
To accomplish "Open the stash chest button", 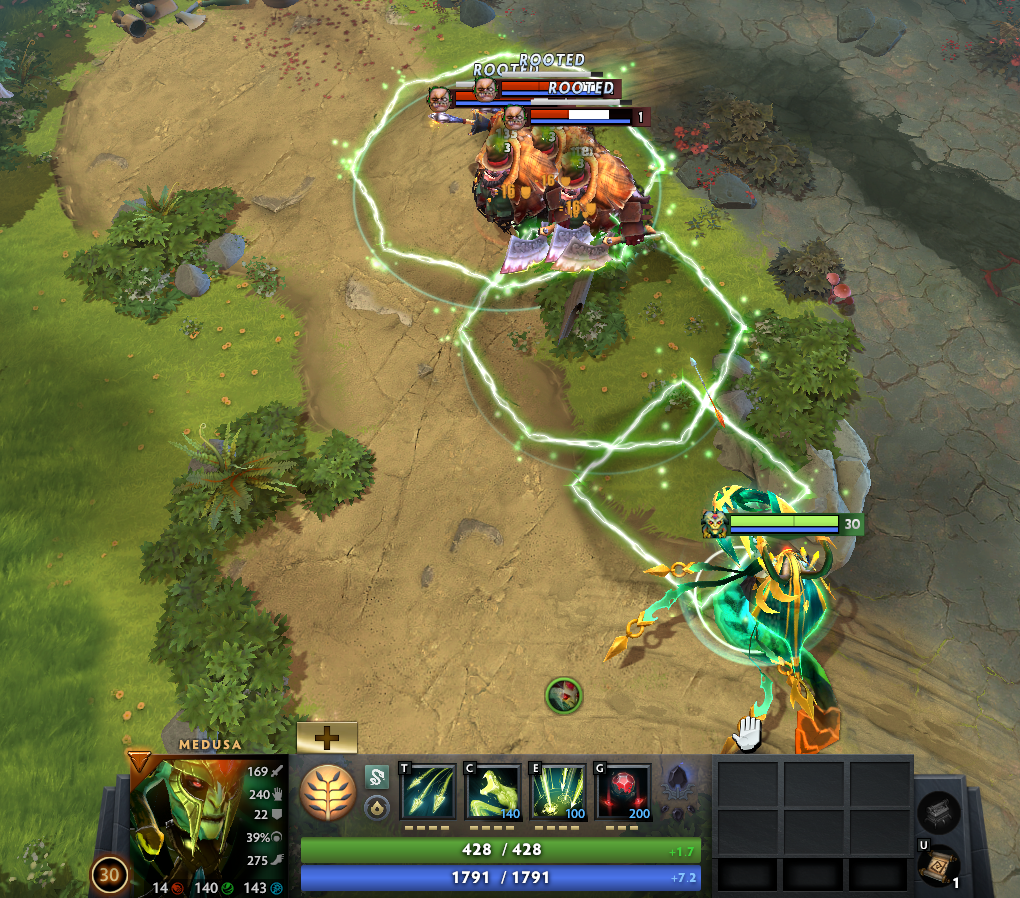I will point(939,812).
